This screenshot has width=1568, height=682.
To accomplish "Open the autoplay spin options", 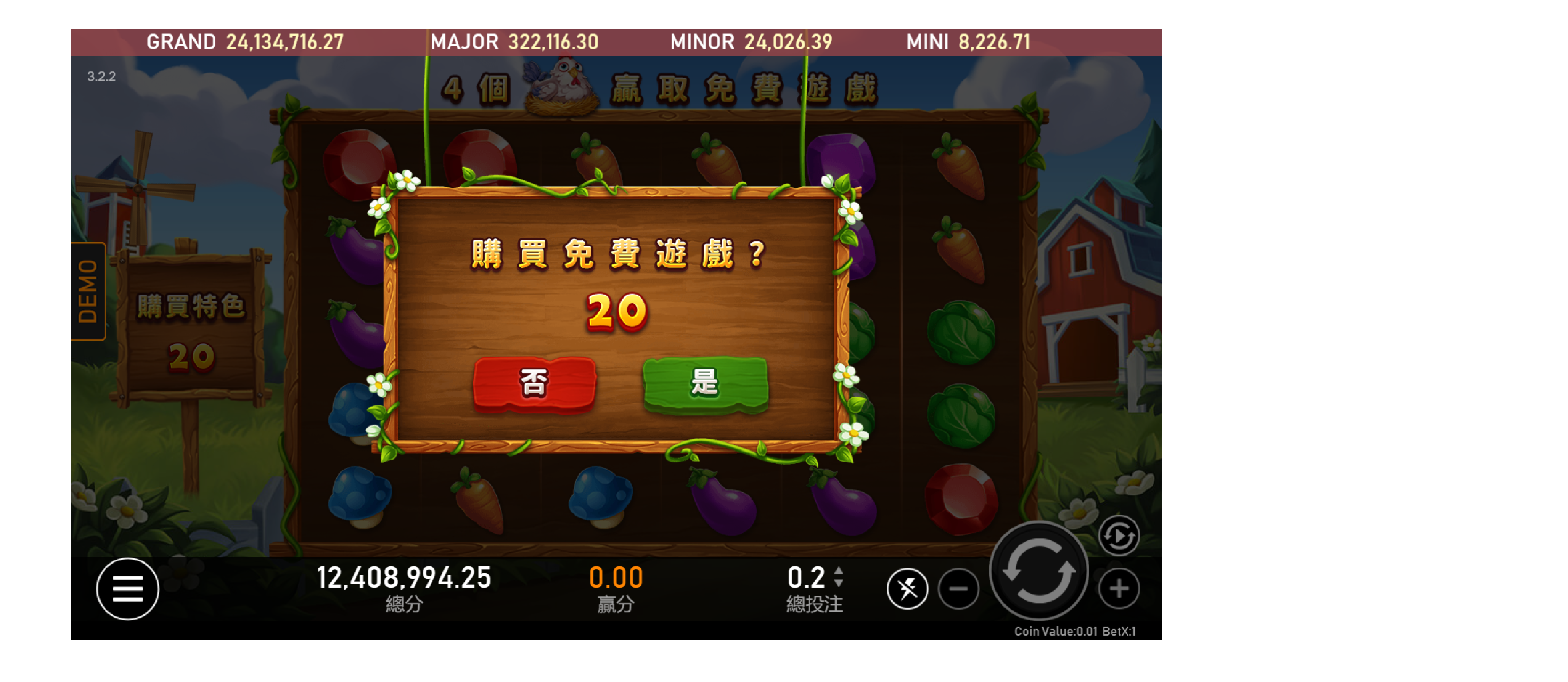I will pos(1118,536).
